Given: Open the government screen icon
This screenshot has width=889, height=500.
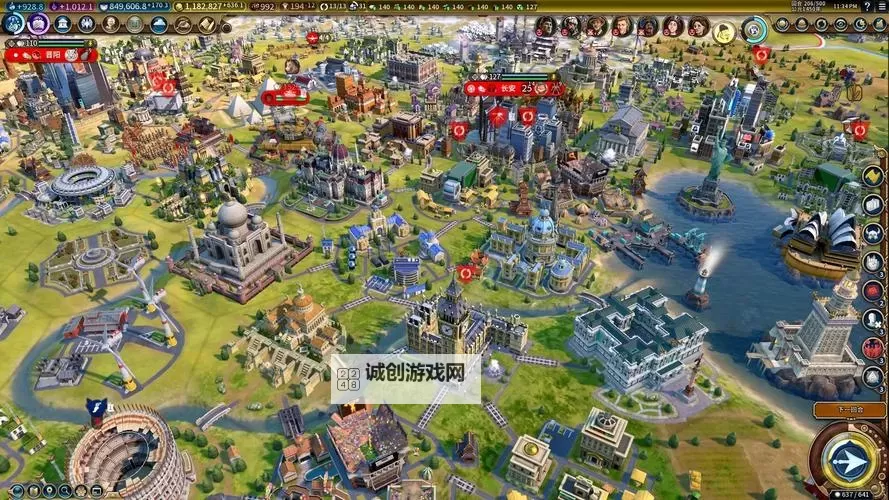Looking at the screenshot, I should pos(62,24).
